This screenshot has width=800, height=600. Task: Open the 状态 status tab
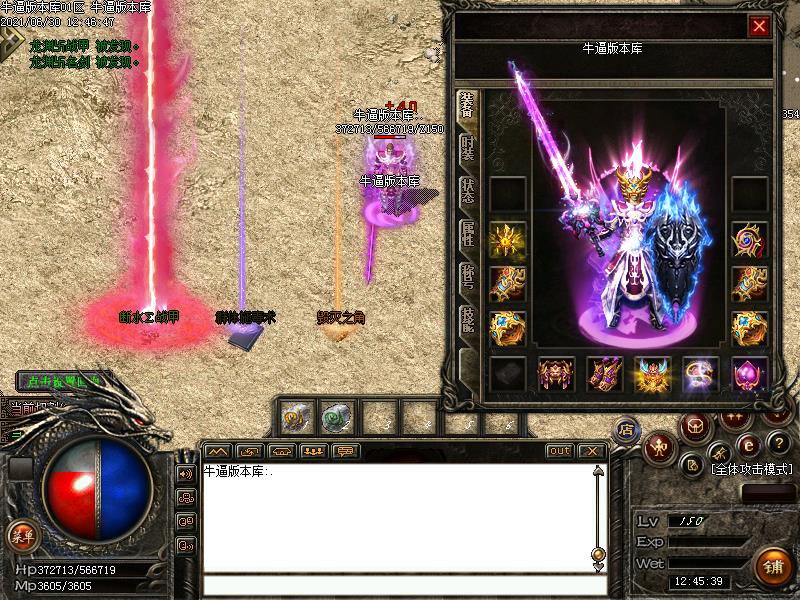pyautogui.click(x=467, y=191)
